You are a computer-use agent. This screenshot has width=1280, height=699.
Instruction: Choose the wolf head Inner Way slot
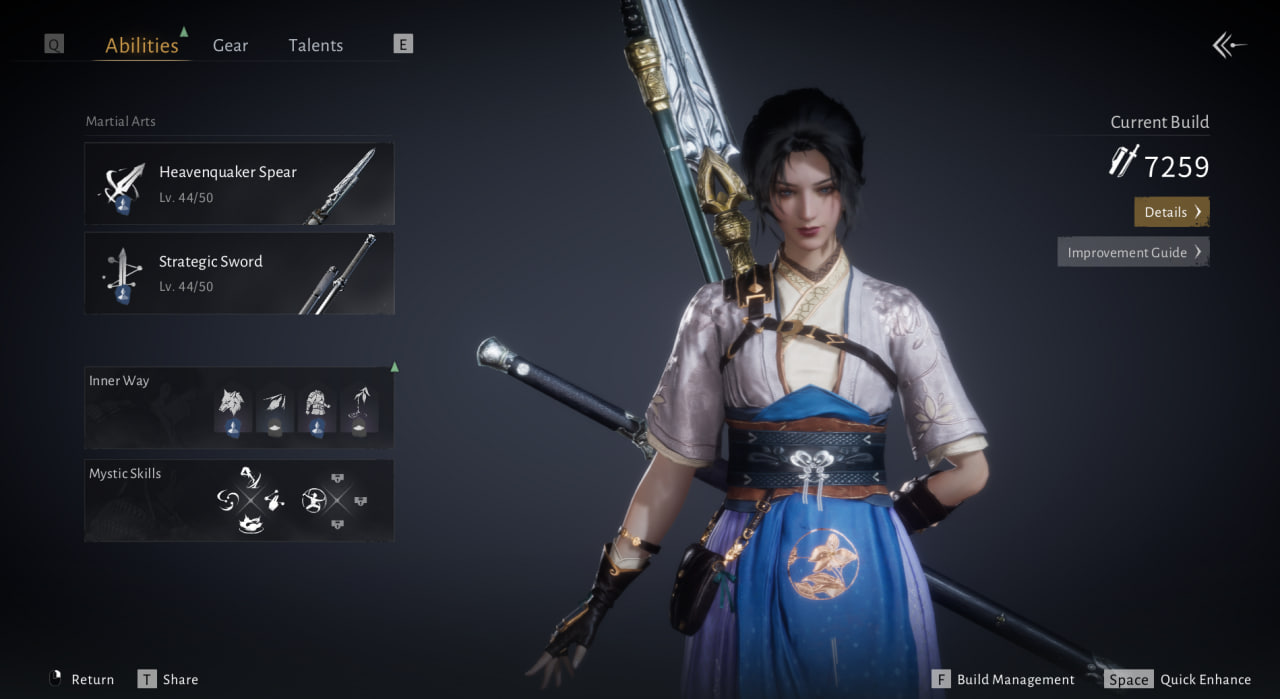click(232, 409)
